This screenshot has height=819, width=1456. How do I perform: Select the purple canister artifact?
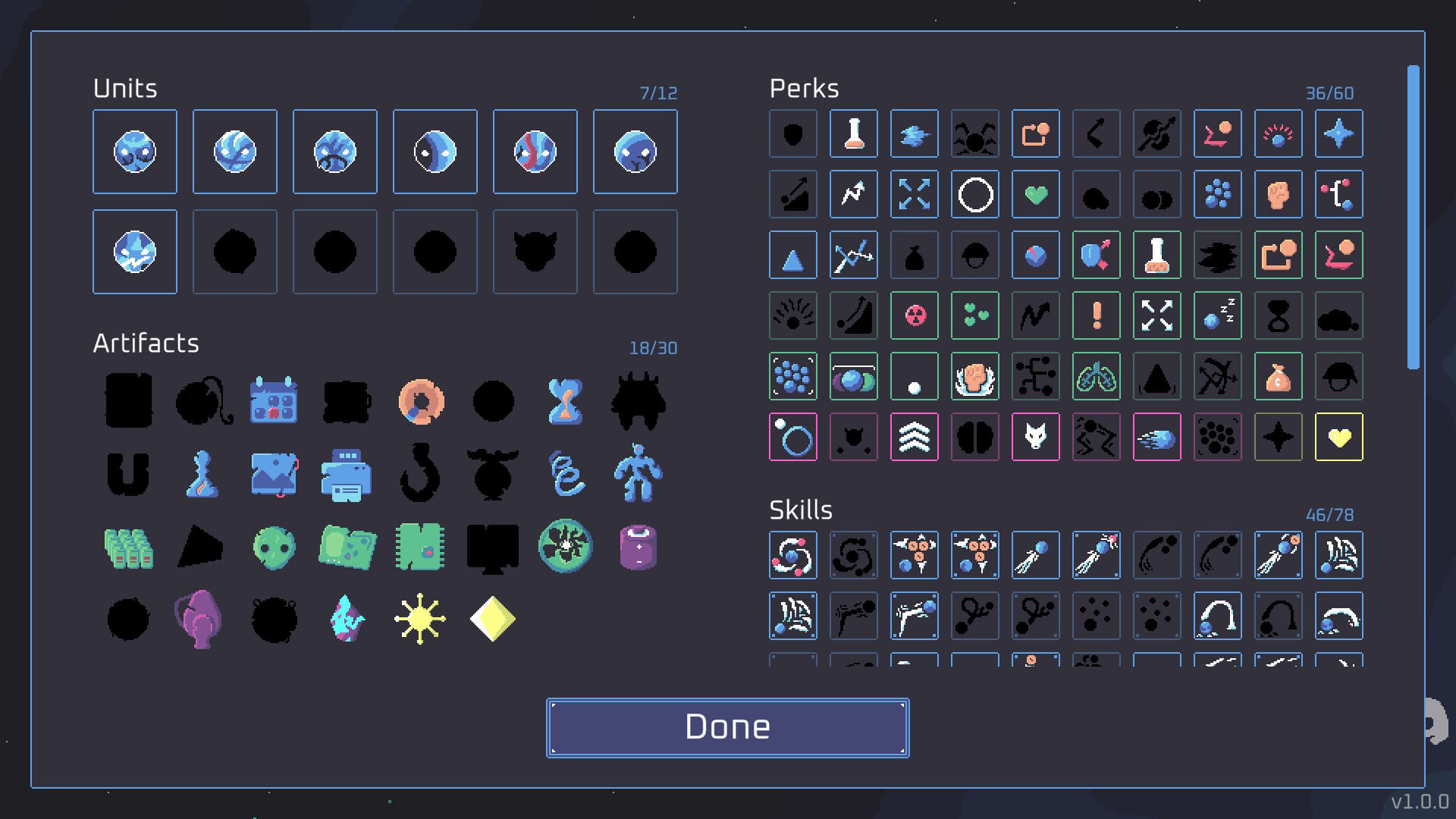pos(639,547)
